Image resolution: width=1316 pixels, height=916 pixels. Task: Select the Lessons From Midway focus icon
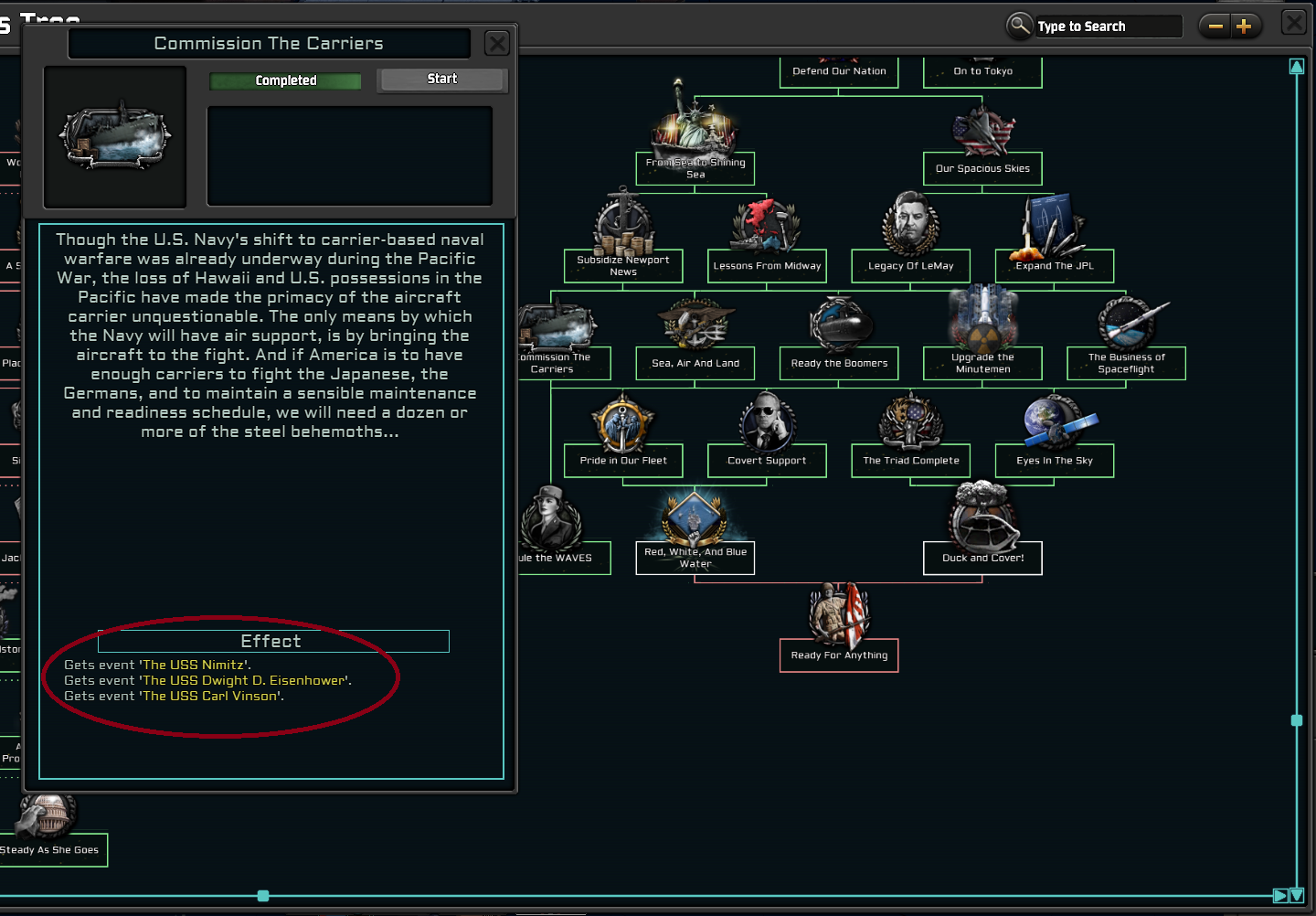767,224
